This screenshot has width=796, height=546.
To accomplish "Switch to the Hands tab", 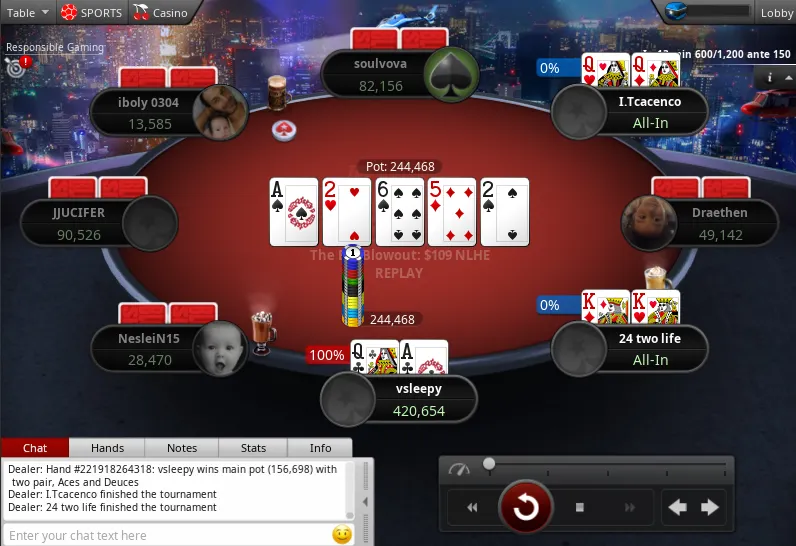I will click(x=107, y=448).
